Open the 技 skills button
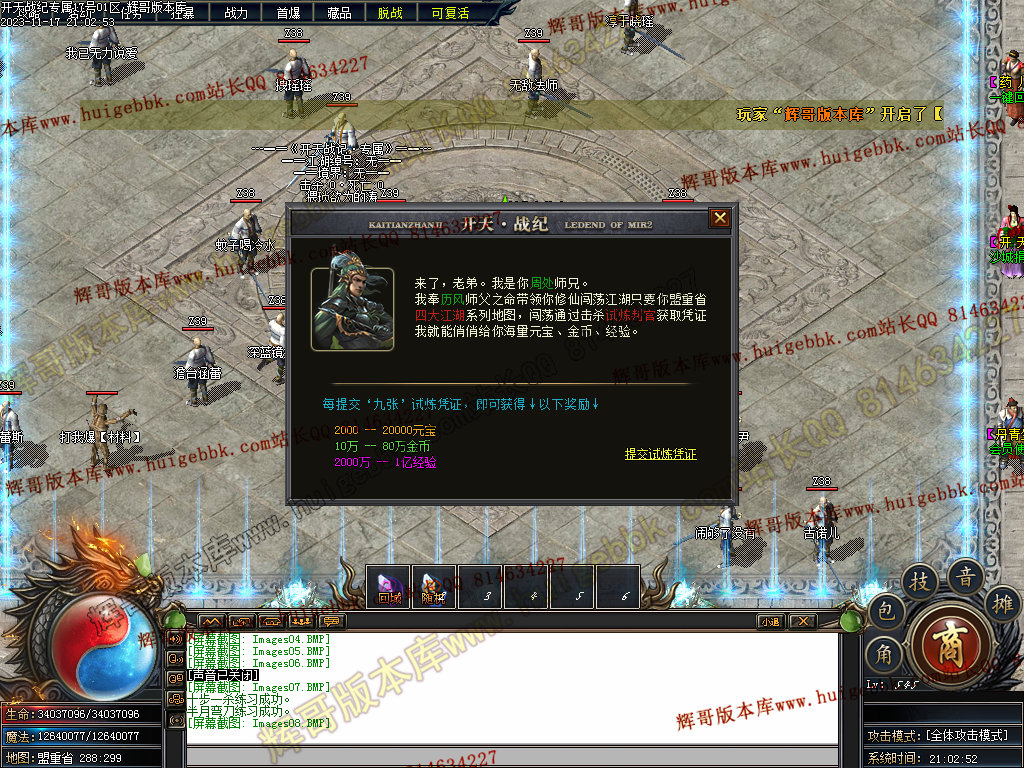The width and height of the screenshot is (1024, 768). (x=920, y=582)
